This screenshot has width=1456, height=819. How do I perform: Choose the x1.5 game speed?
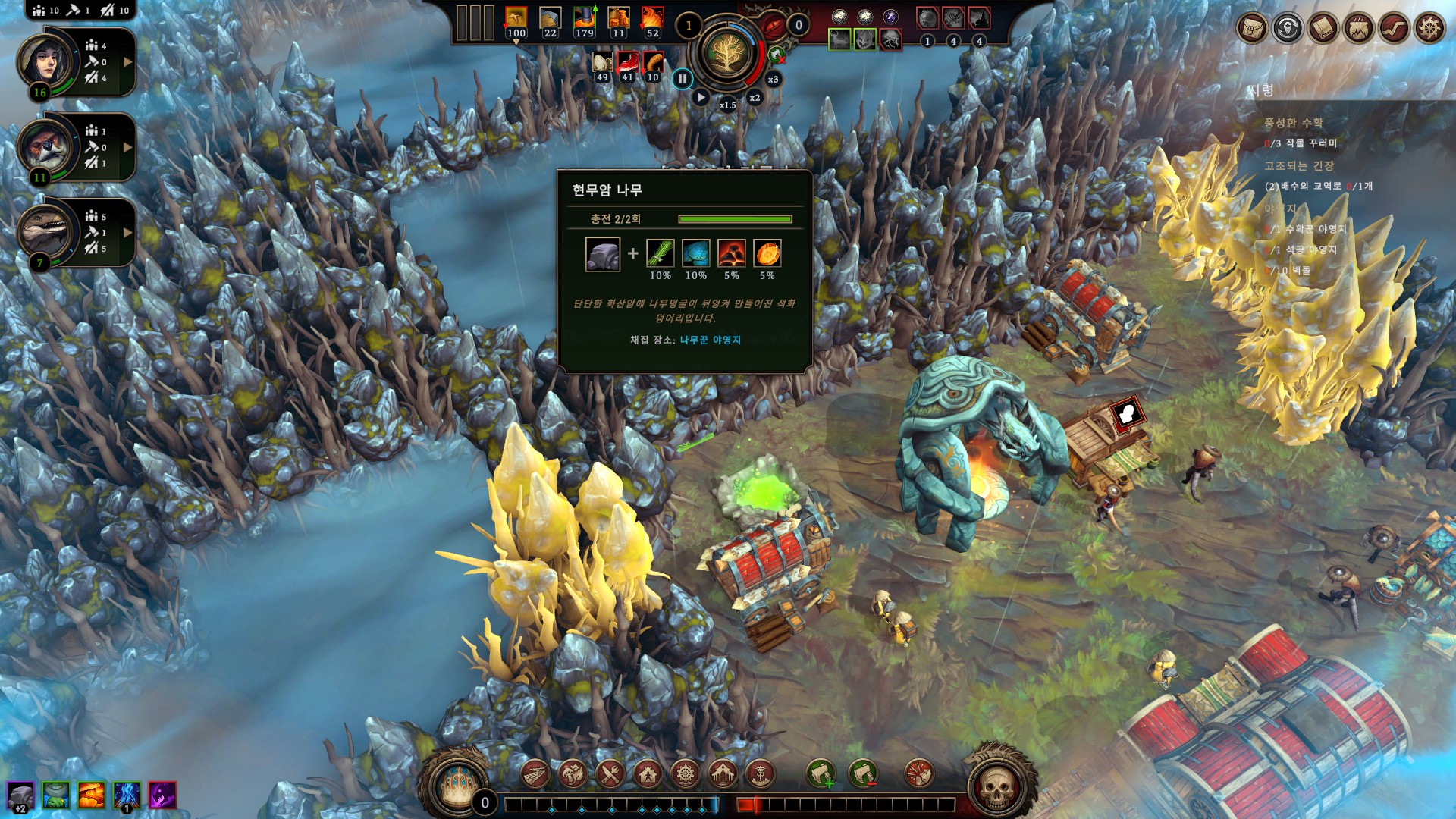727,105
